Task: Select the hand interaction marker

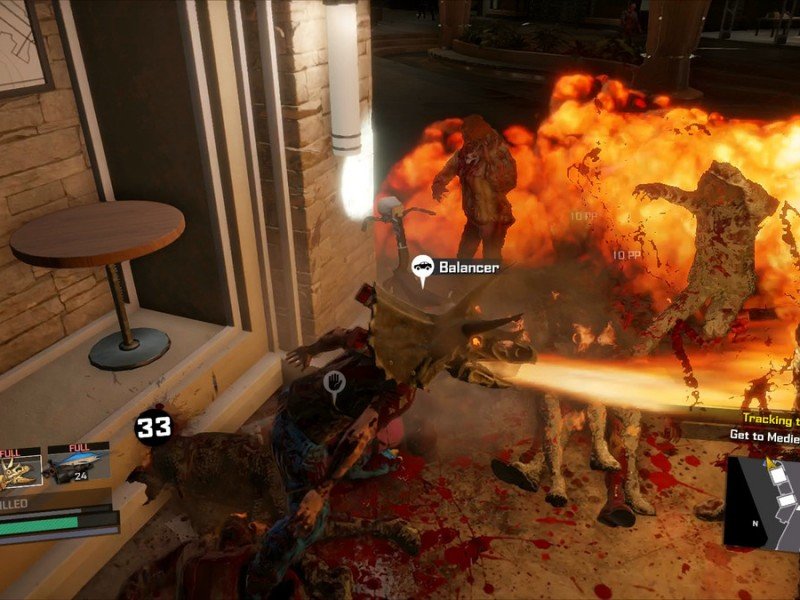Action: click(334, 382)
